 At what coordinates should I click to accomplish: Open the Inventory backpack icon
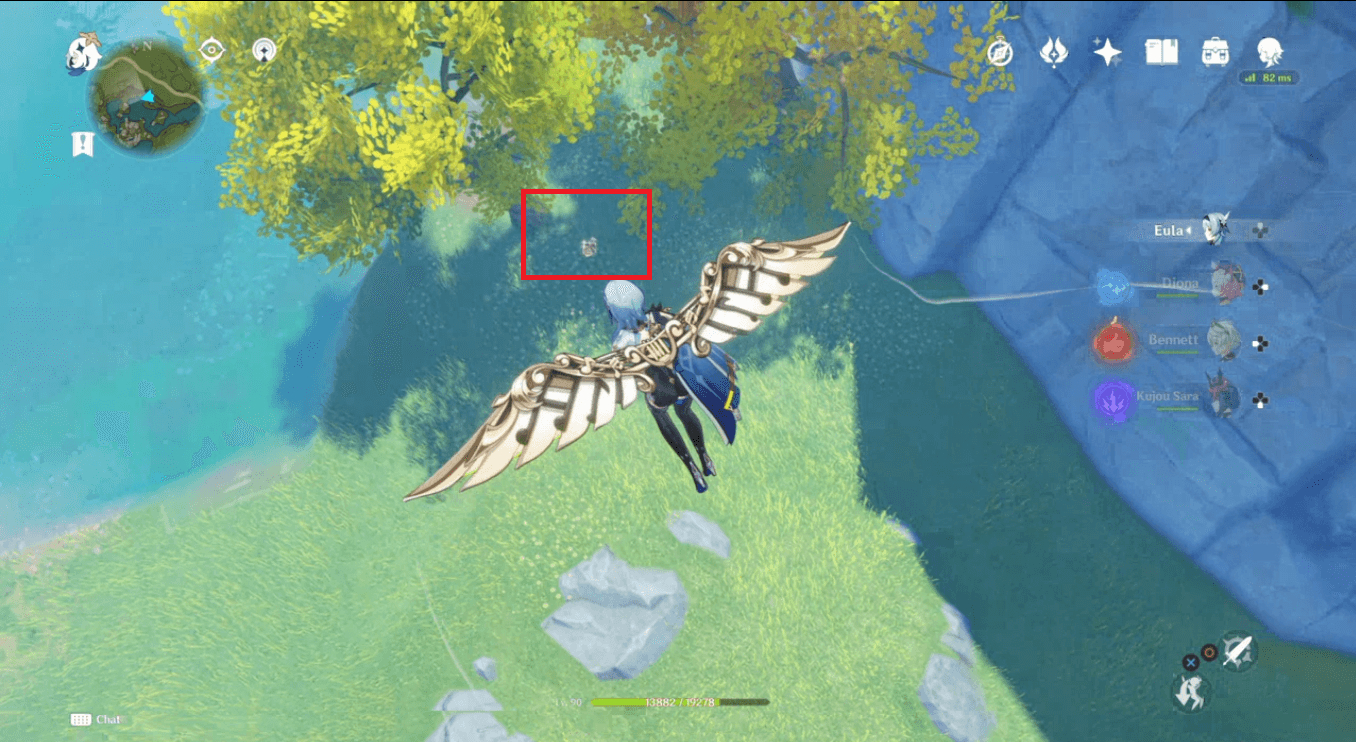point(1214,53)
